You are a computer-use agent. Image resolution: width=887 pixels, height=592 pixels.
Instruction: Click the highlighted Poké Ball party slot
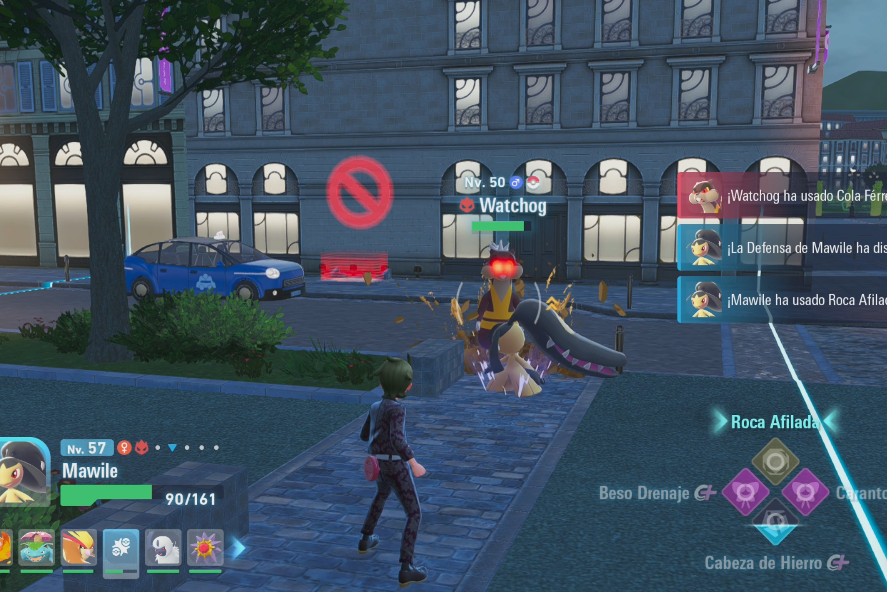(121, 547)
